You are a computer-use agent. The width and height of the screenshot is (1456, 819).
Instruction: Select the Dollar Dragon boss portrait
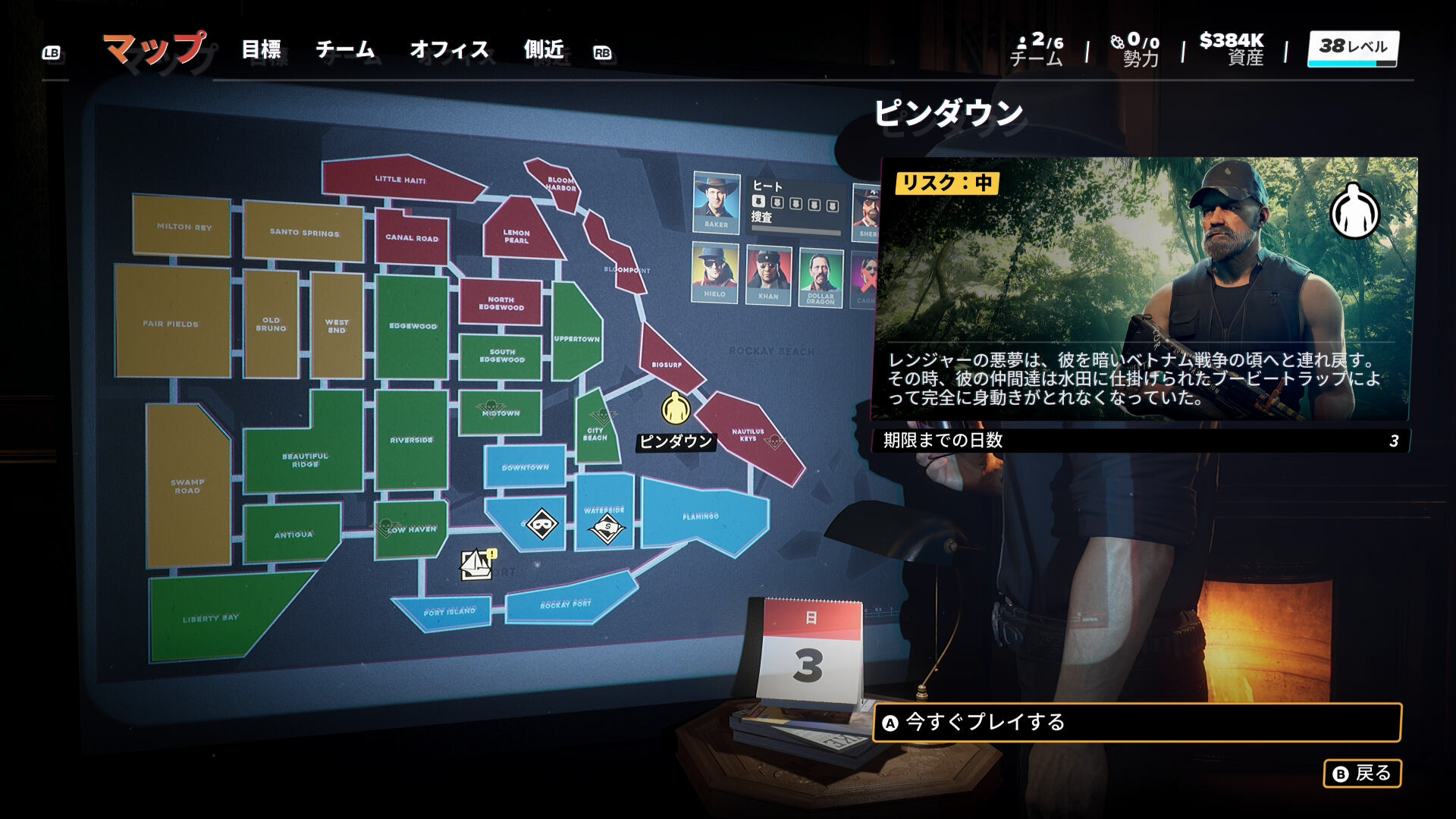coord(821,277)
